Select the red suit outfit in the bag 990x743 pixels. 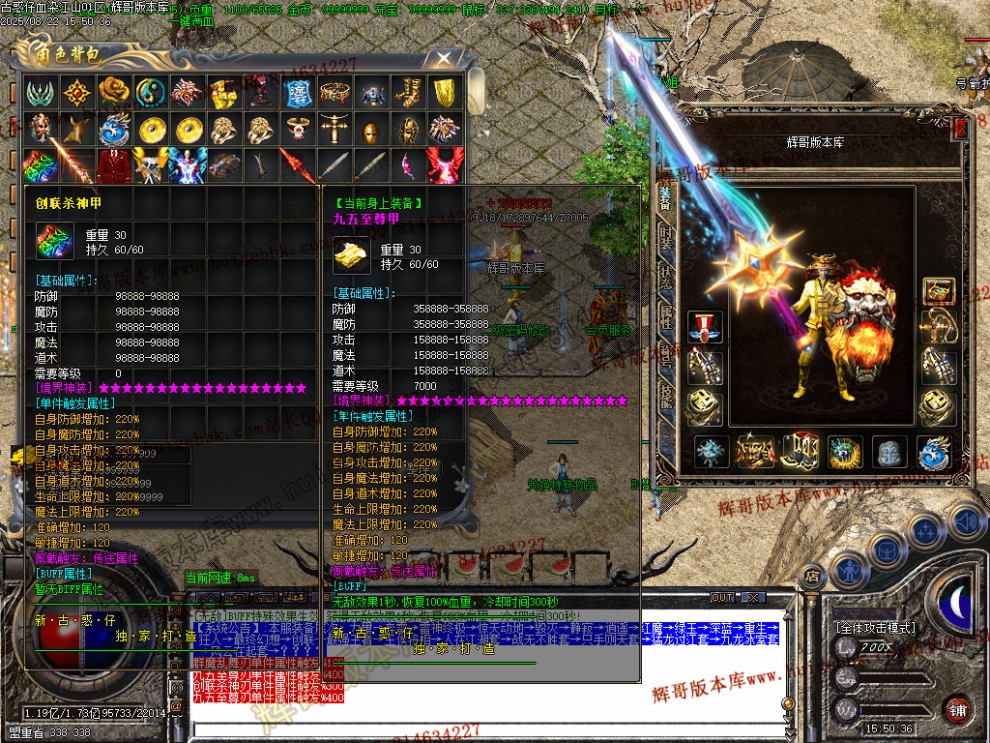(112, 162)
